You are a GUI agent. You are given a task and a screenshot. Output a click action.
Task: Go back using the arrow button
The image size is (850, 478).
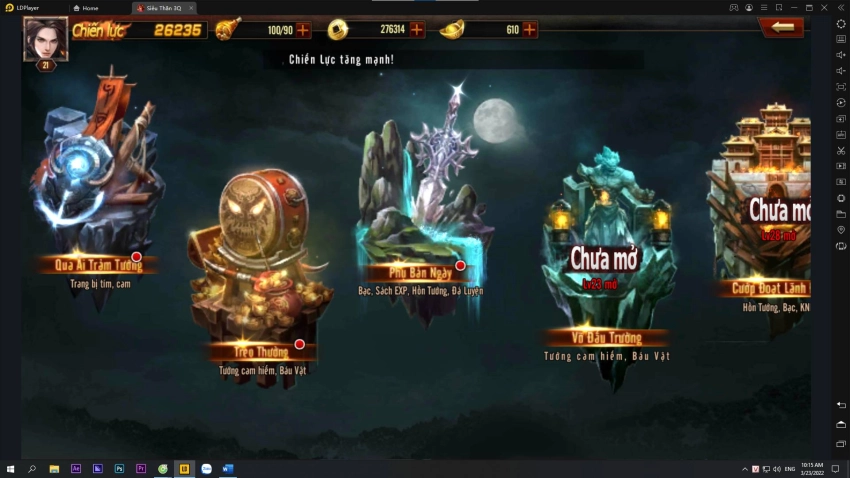pos(781,28)
